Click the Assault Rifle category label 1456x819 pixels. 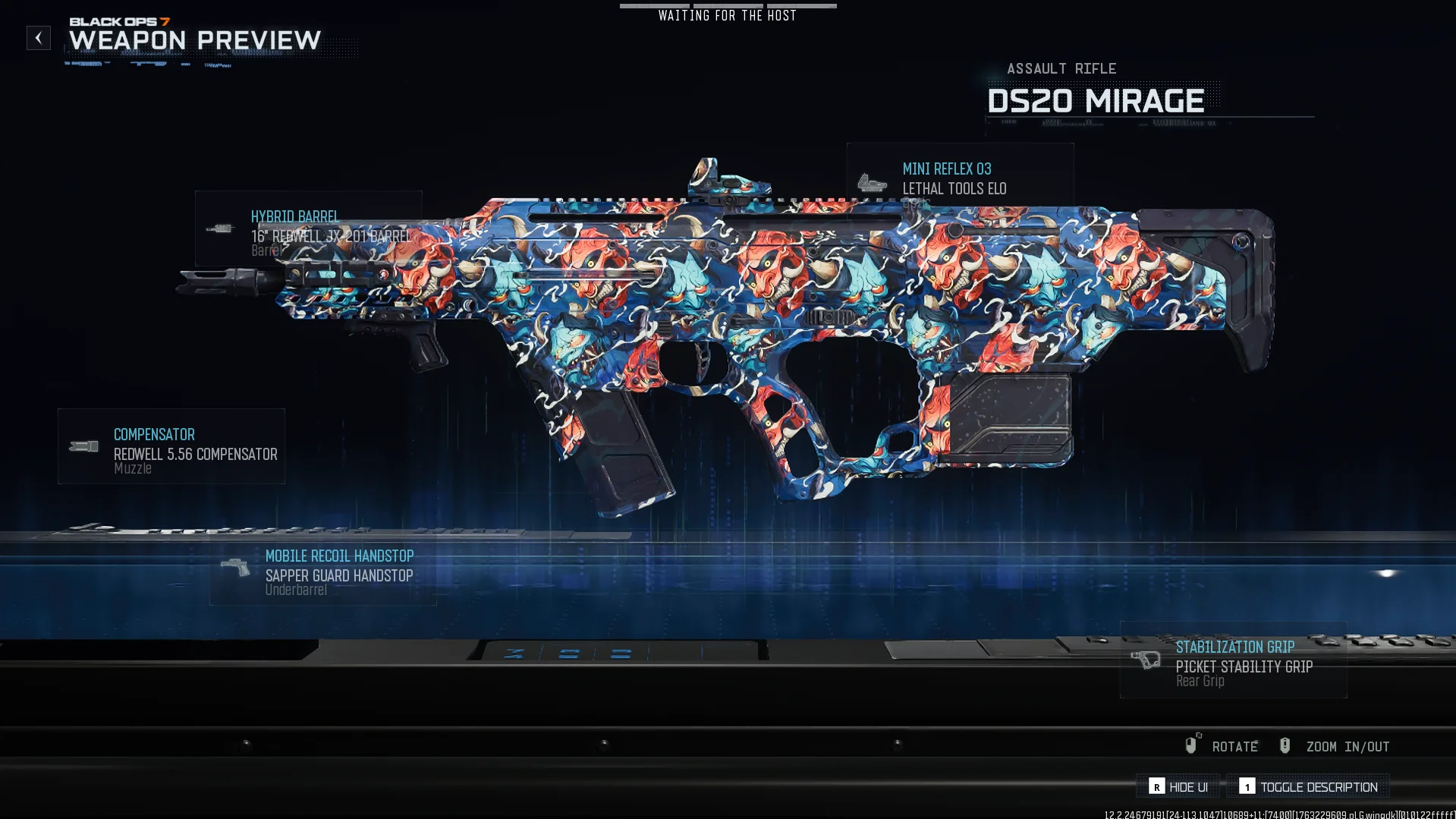1061,68
